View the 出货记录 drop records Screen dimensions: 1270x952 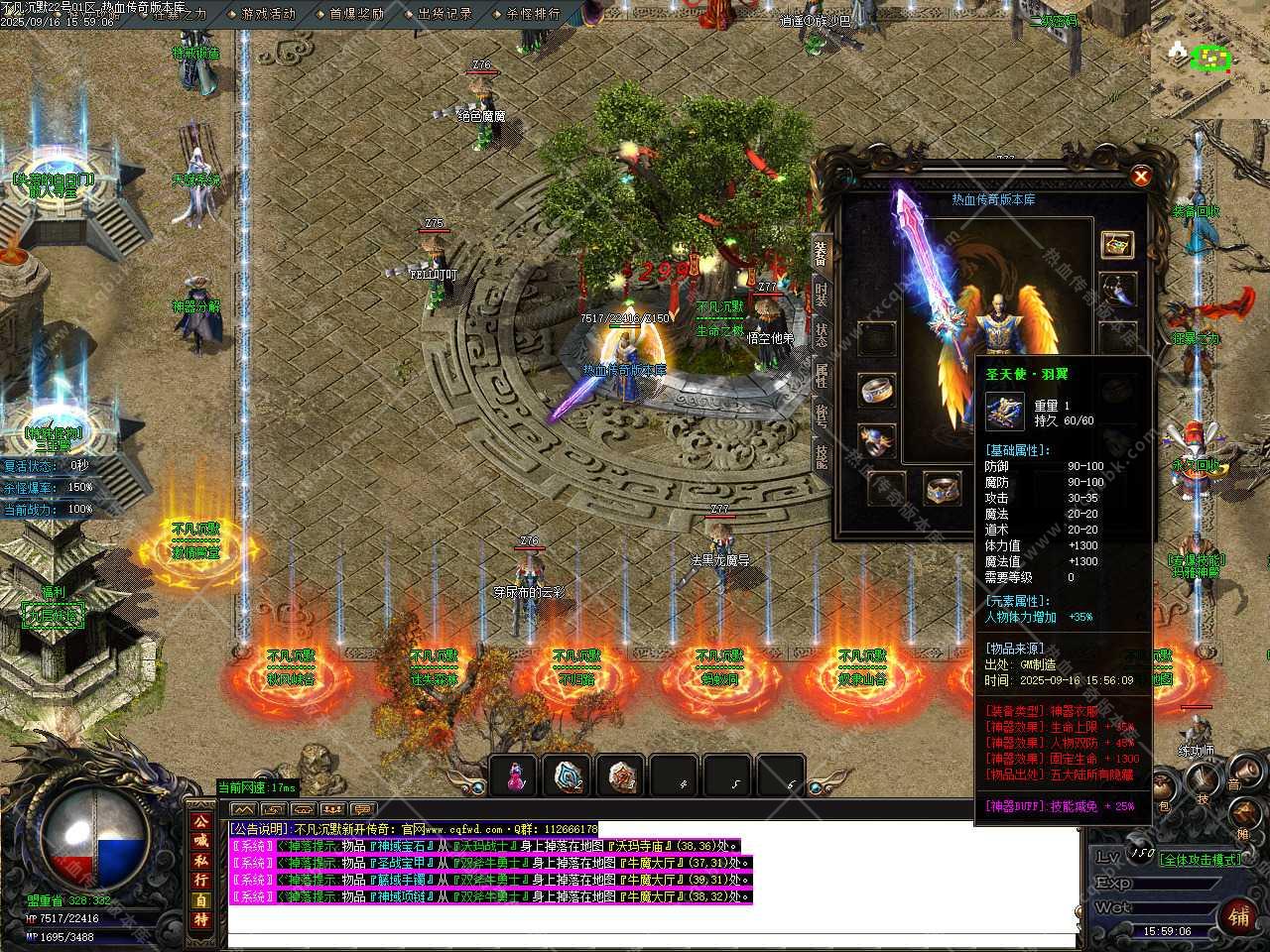444,14
